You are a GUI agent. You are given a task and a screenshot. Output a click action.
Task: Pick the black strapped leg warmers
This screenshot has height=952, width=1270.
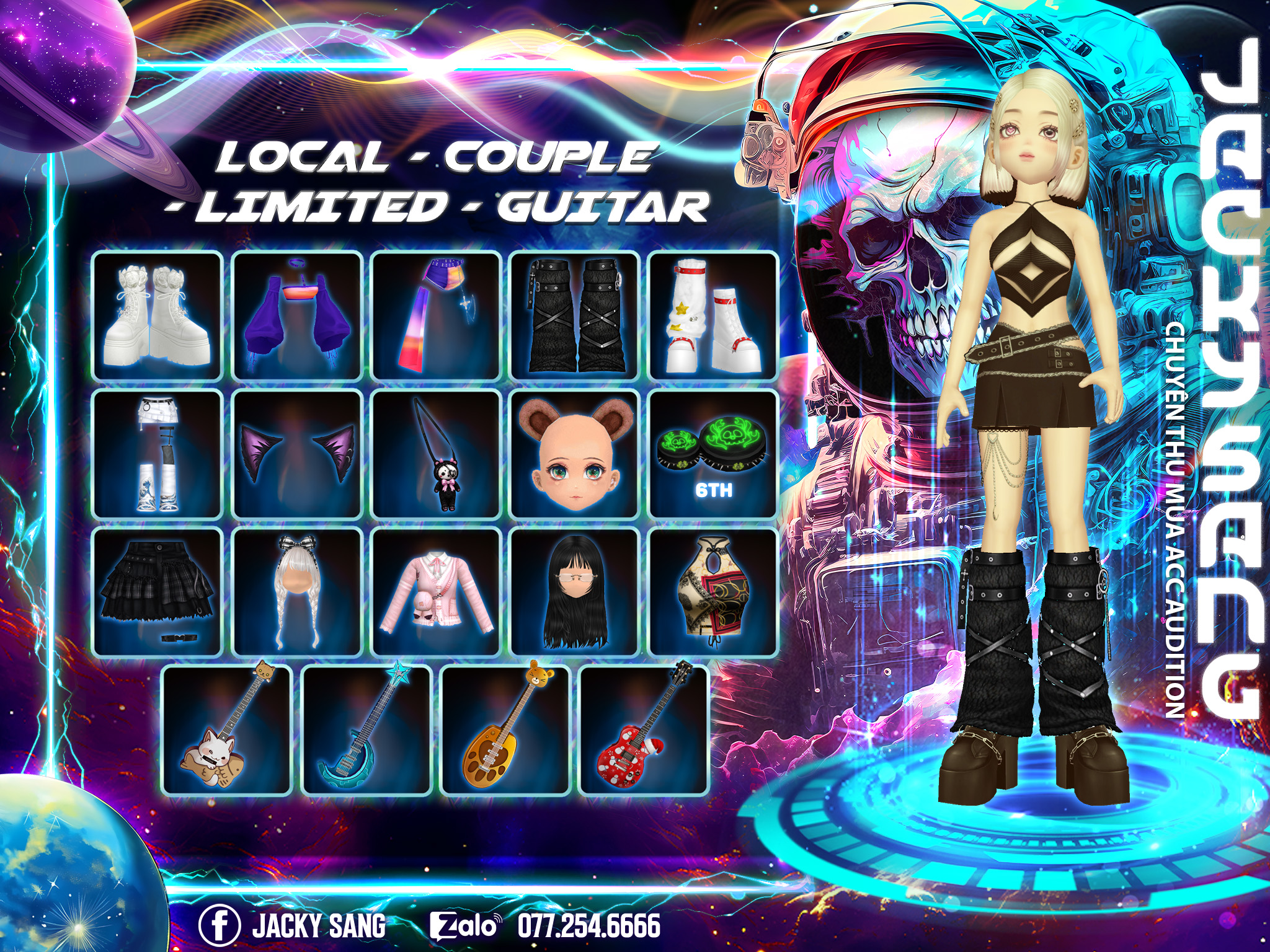click(x=575, y=315)
